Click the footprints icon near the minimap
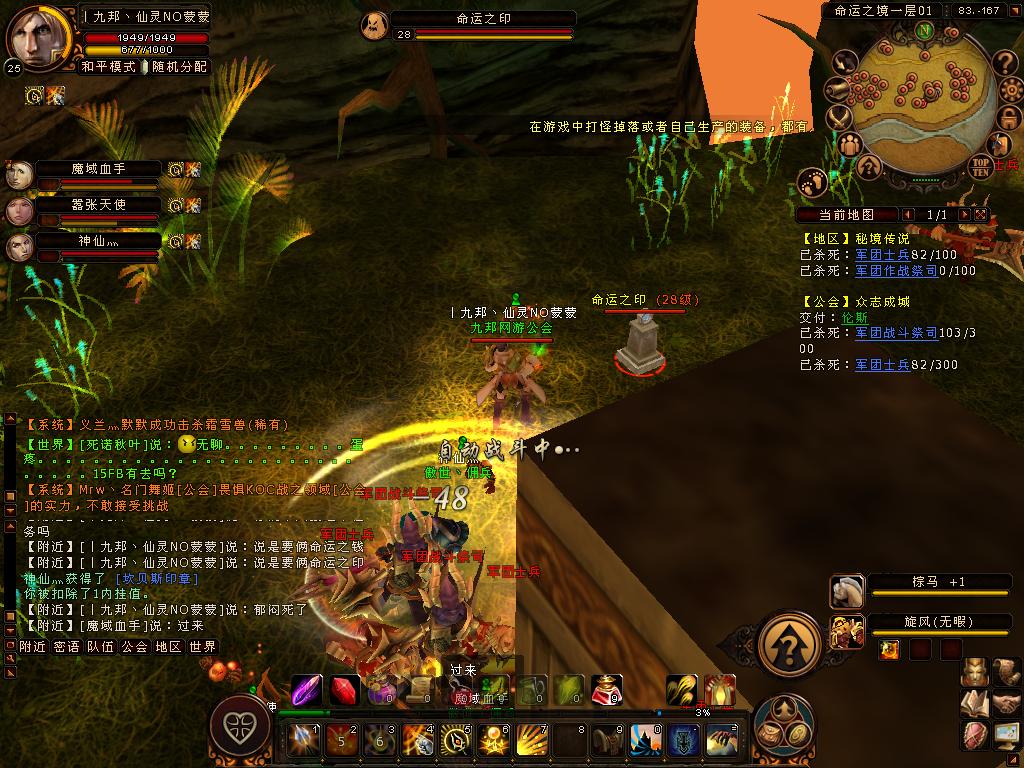Viewport: 1024px width, 768px height. [813, 183]
